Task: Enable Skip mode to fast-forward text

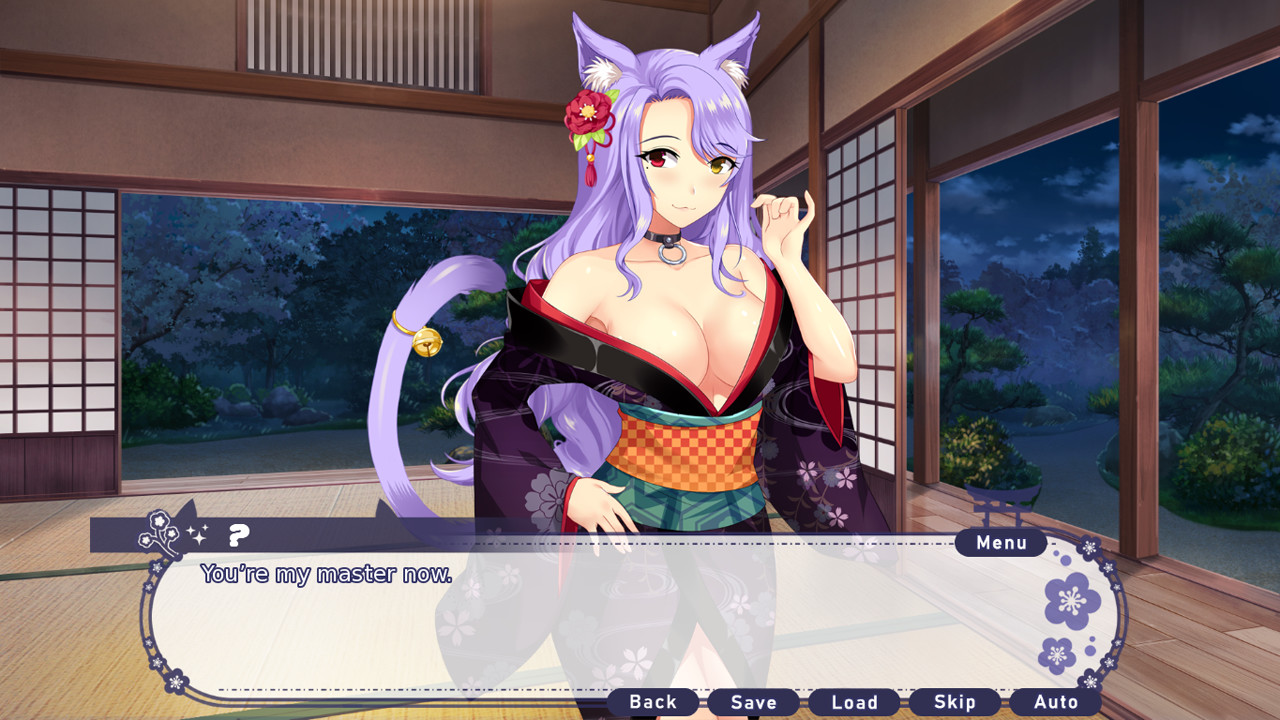Action: pyautogui.click(x=955, y=702)
